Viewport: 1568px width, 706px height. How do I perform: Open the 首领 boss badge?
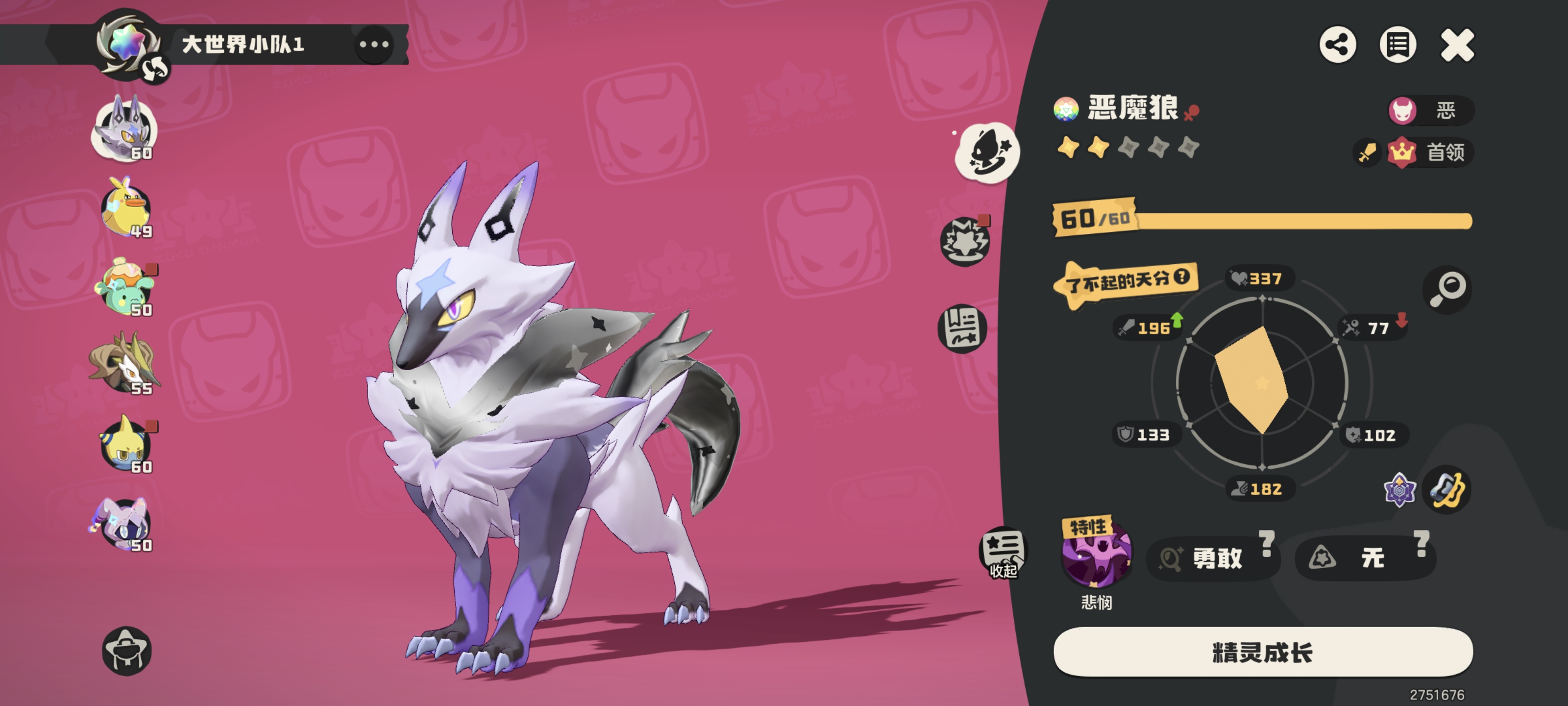tap(1430, 151)
